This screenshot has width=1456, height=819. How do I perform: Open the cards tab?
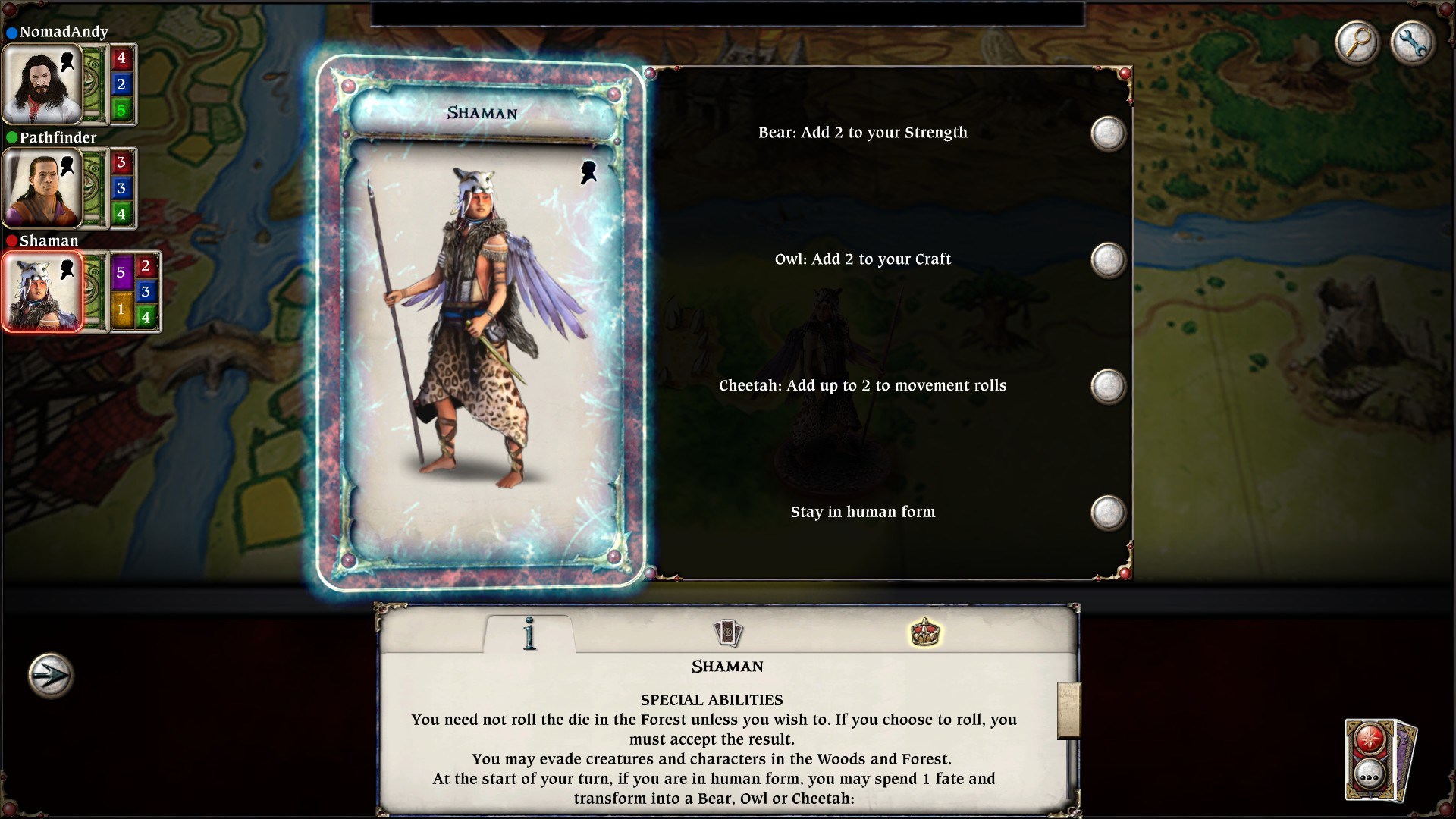coord(729,632)
